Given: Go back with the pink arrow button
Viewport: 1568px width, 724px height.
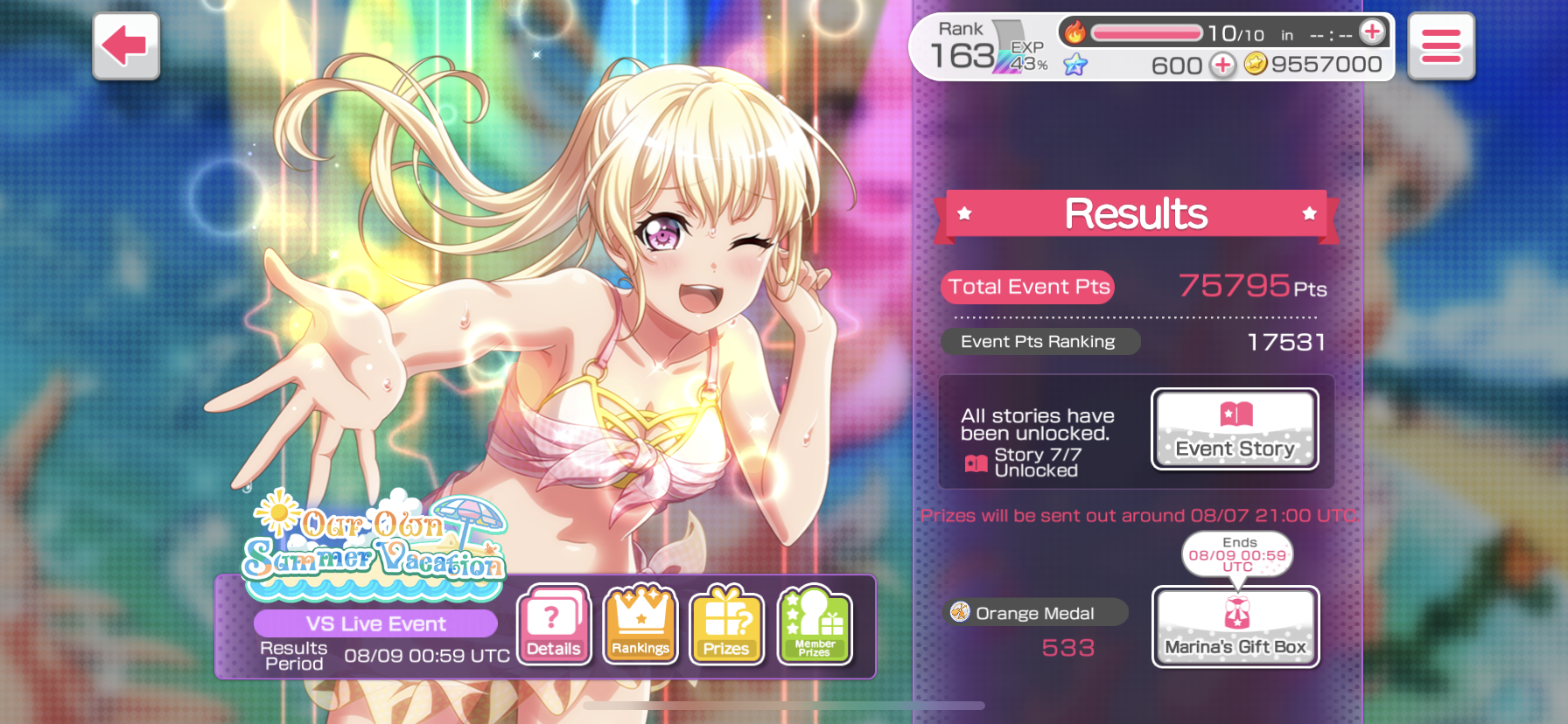Looking at the screenshot, I should click(x=126, y=45).
